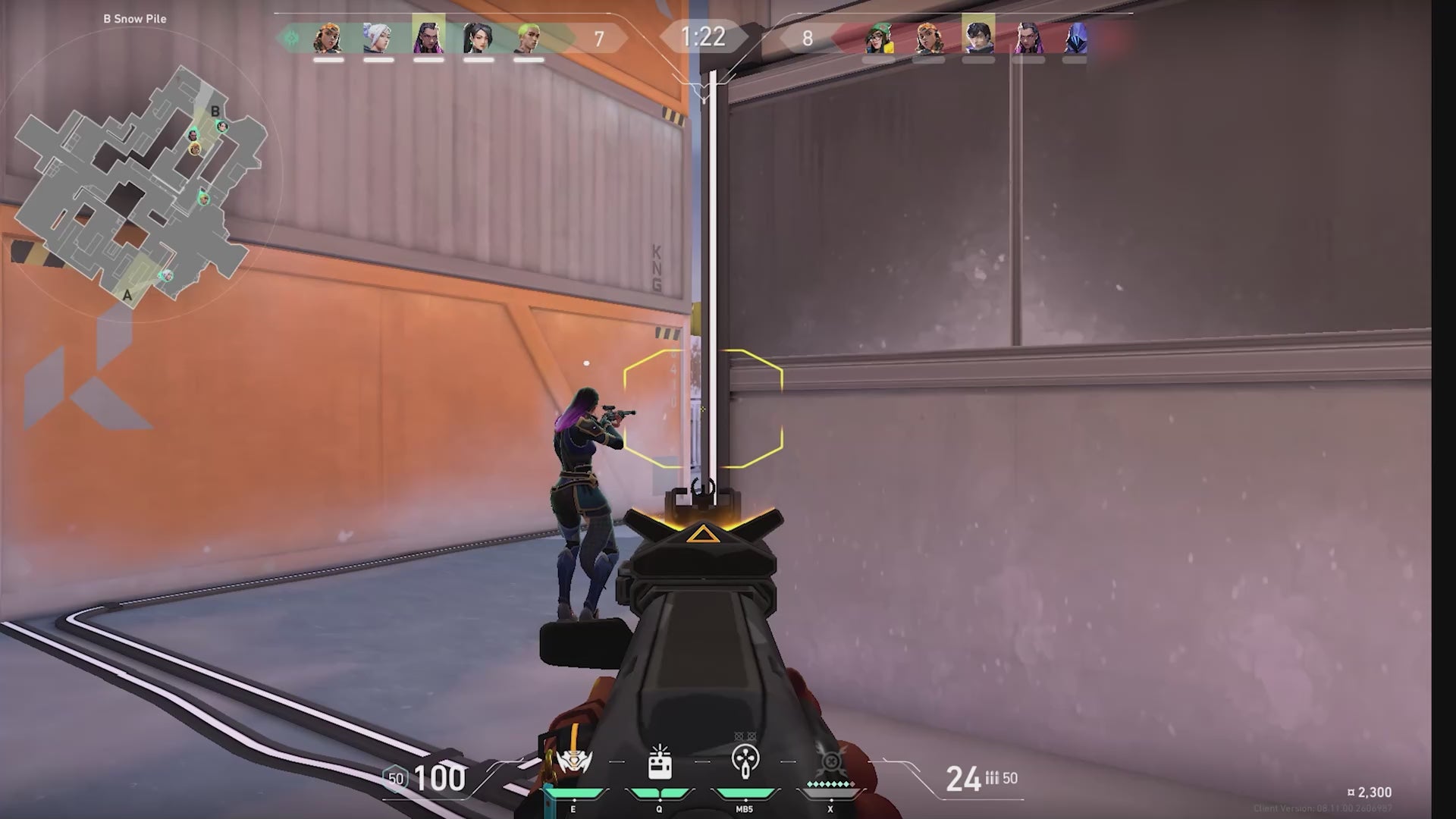The width and height of the screenshot is (1456, 819).
Task: Click the bullet reserve icon next to ammo count
Action: (x=994, y=777)
